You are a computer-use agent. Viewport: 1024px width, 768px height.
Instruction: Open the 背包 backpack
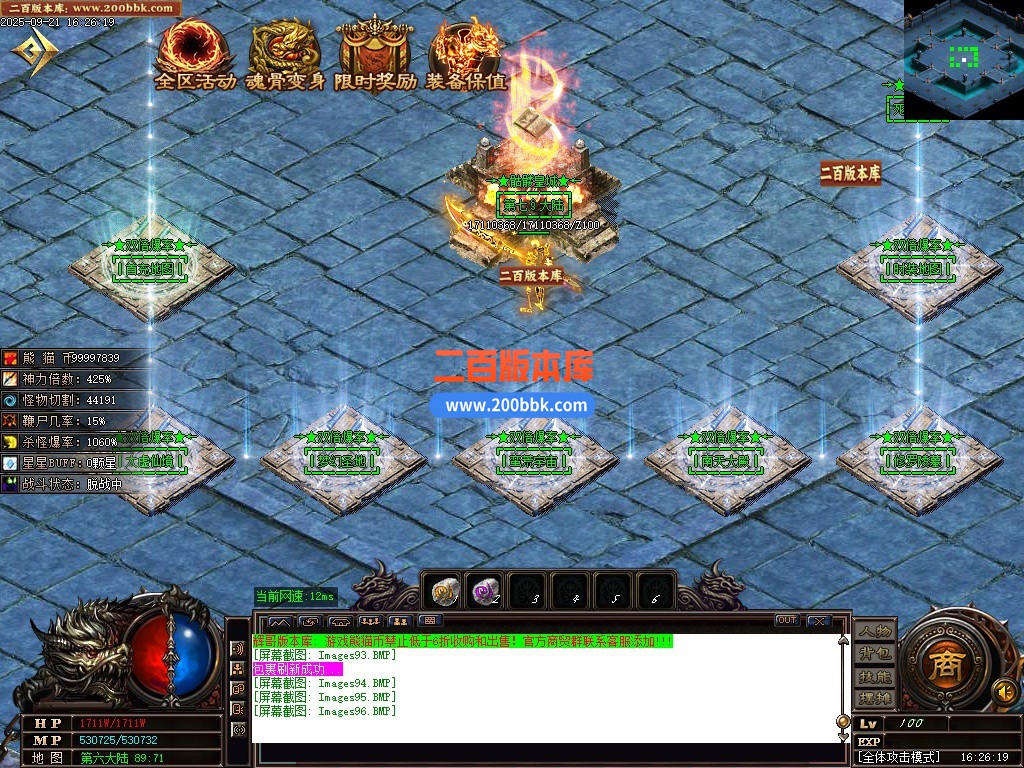[x=875, y=653]
